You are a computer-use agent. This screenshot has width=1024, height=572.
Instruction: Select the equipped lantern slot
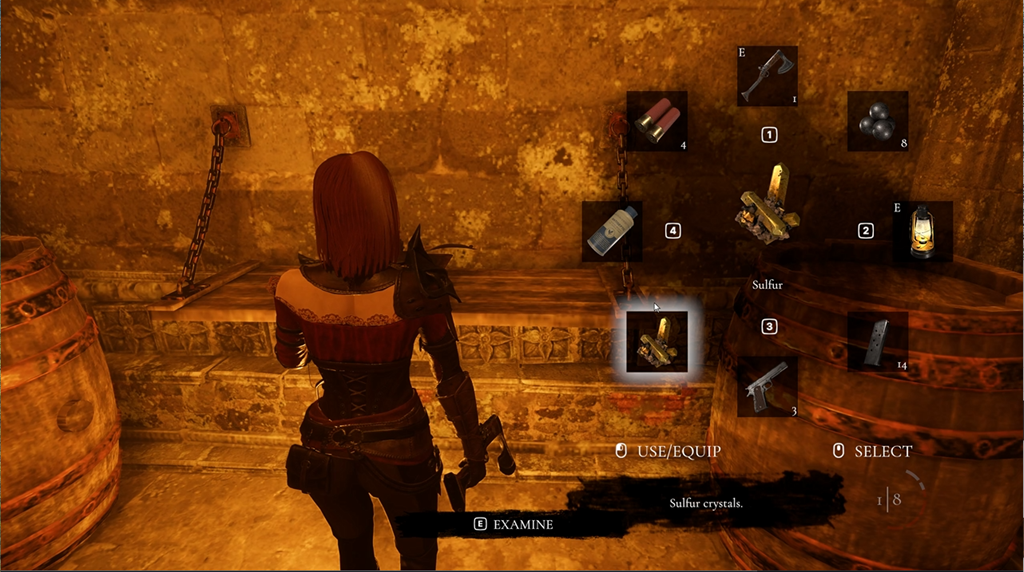click(922, 231)
